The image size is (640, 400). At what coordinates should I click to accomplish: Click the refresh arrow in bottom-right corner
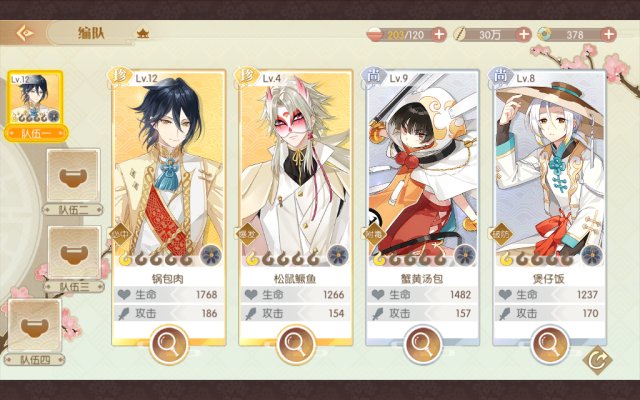(598, 360)
